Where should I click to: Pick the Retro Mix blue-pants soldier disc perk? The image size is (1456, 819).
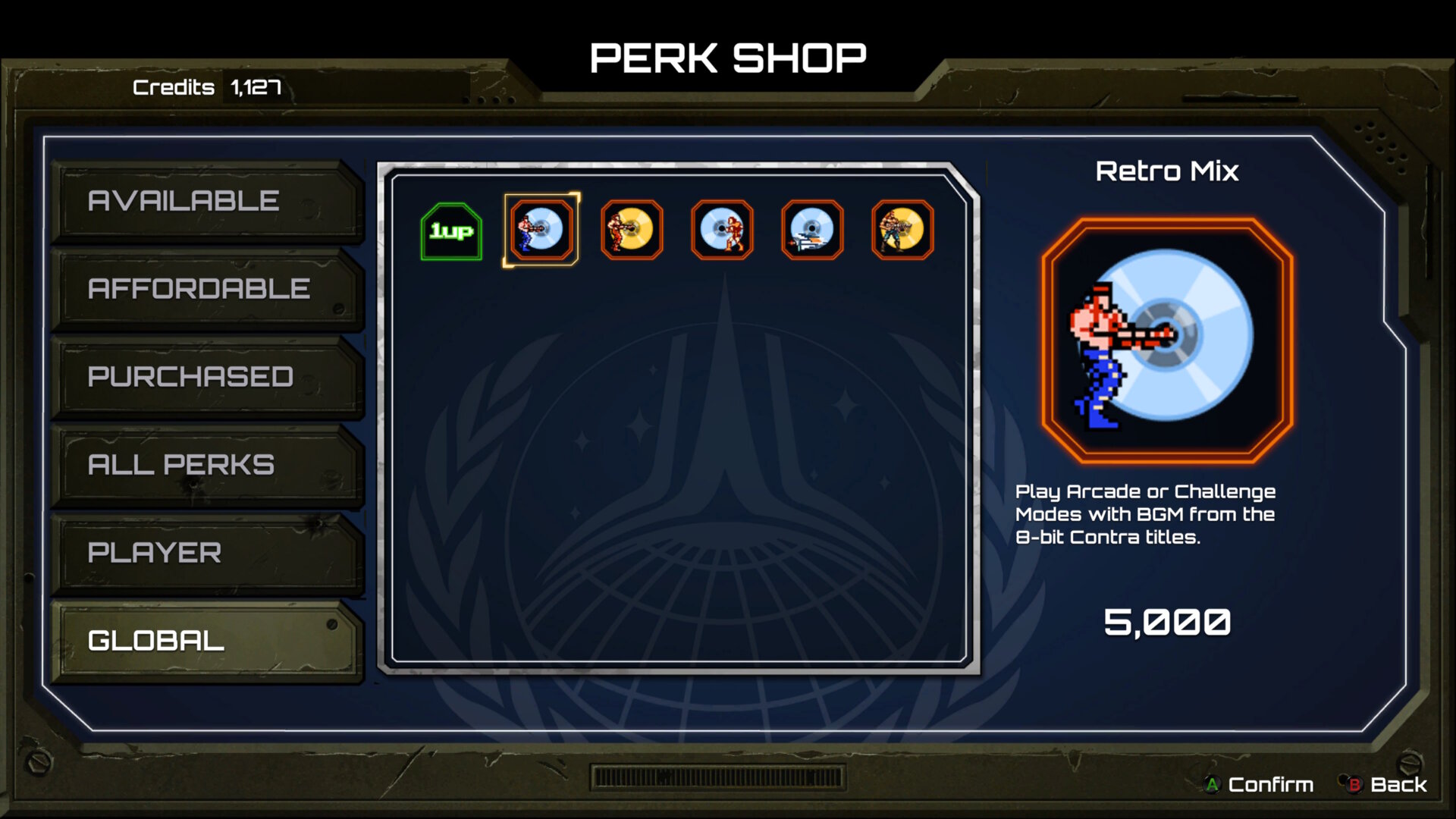tap(541, 230)
